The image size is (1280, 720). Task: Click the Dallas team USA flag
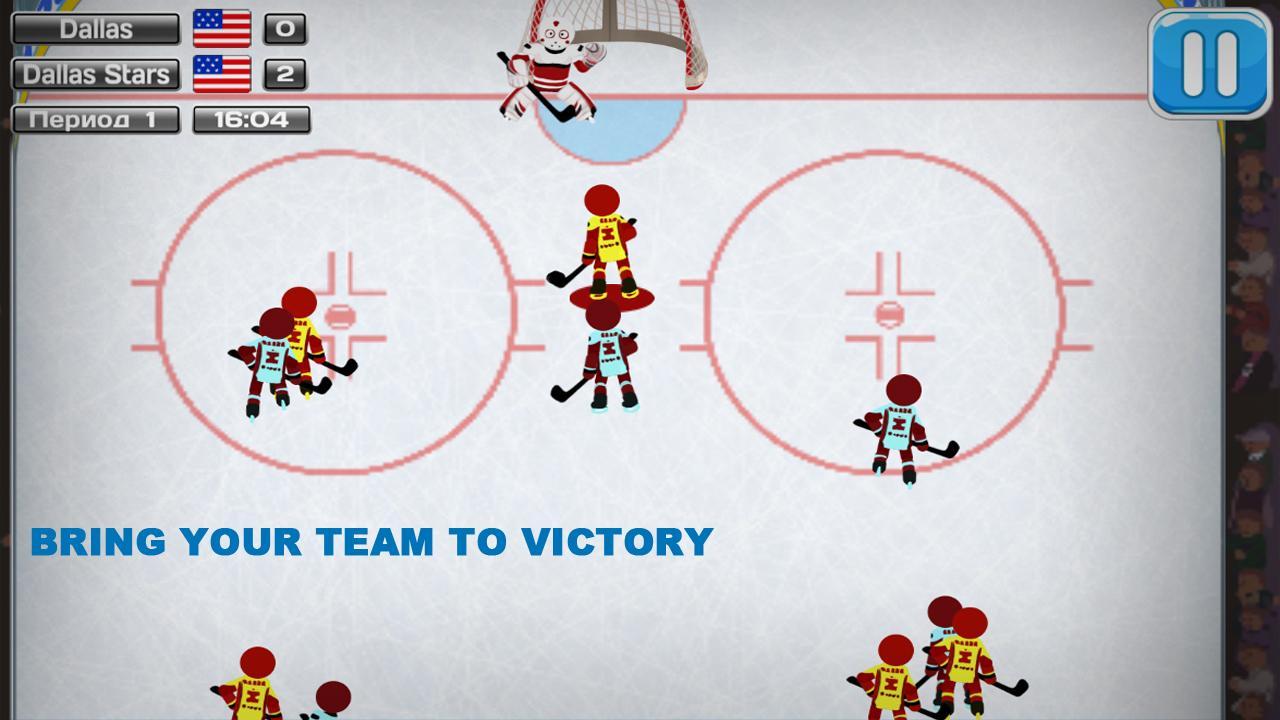pyautogui.click(x=222, y=28)
